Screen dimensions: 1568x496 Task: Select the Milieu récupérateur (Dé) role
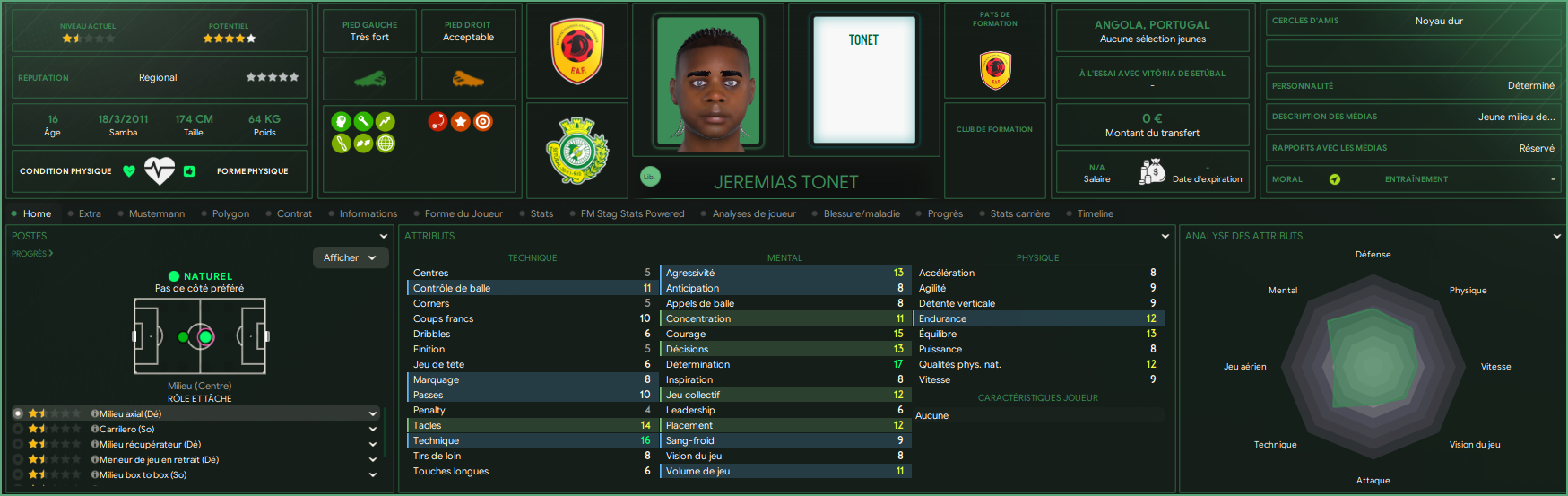150,444
